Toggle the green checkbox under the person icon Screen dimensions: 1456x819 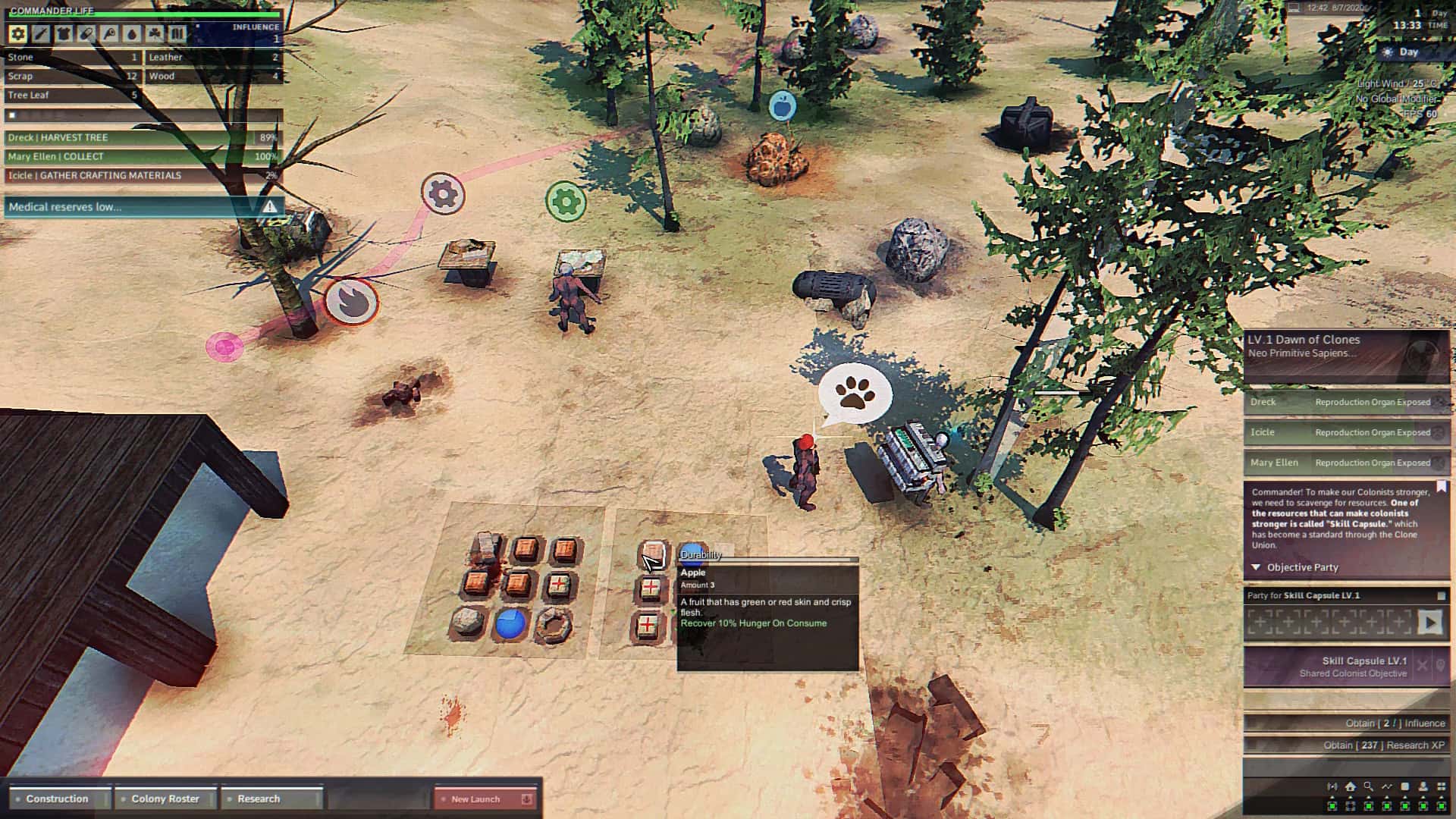[1423, 807]
